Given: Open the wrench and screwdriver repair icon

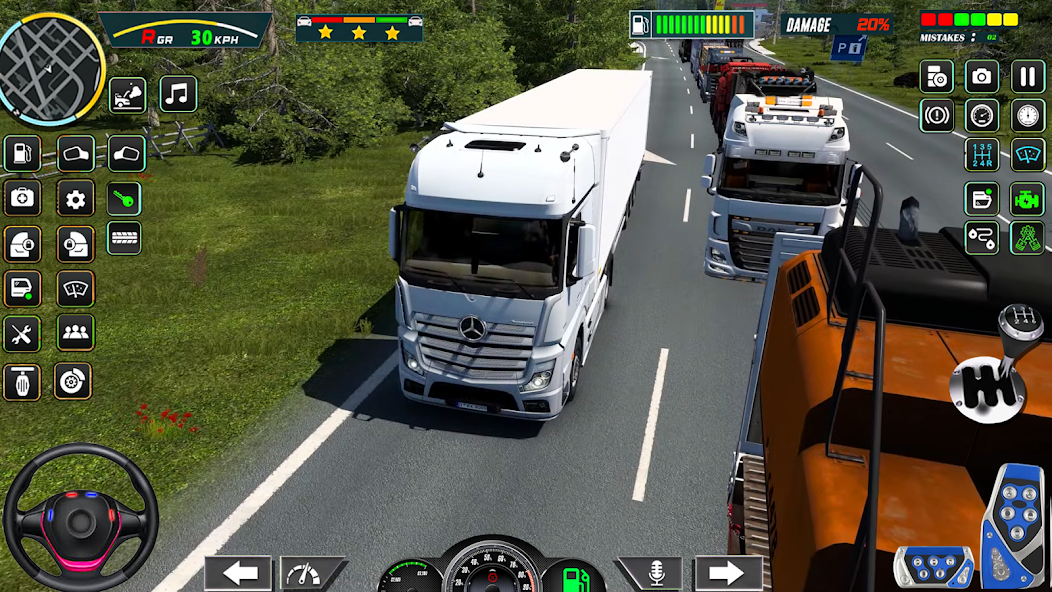Looking at the screenshot, I should click(x=22, y=333).
